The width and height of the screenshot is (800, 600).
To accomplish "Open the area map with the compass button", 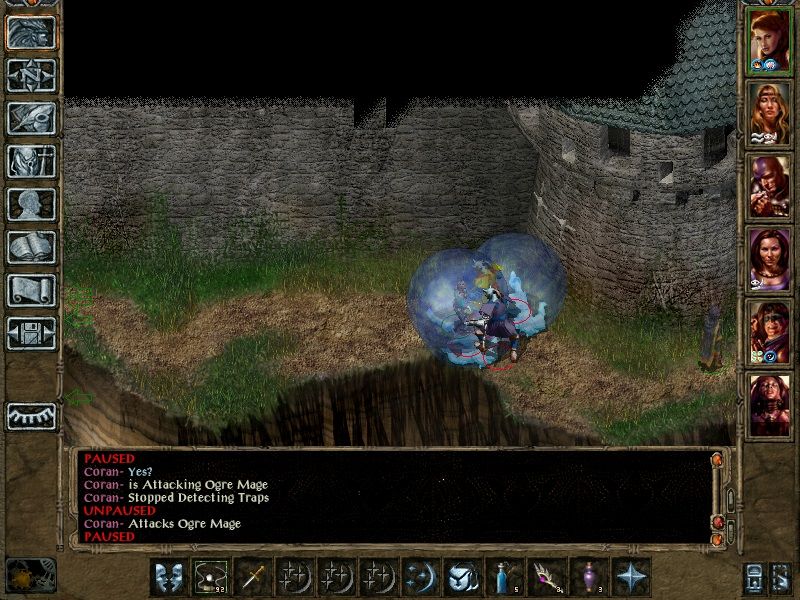I will (x=31, y=74).
